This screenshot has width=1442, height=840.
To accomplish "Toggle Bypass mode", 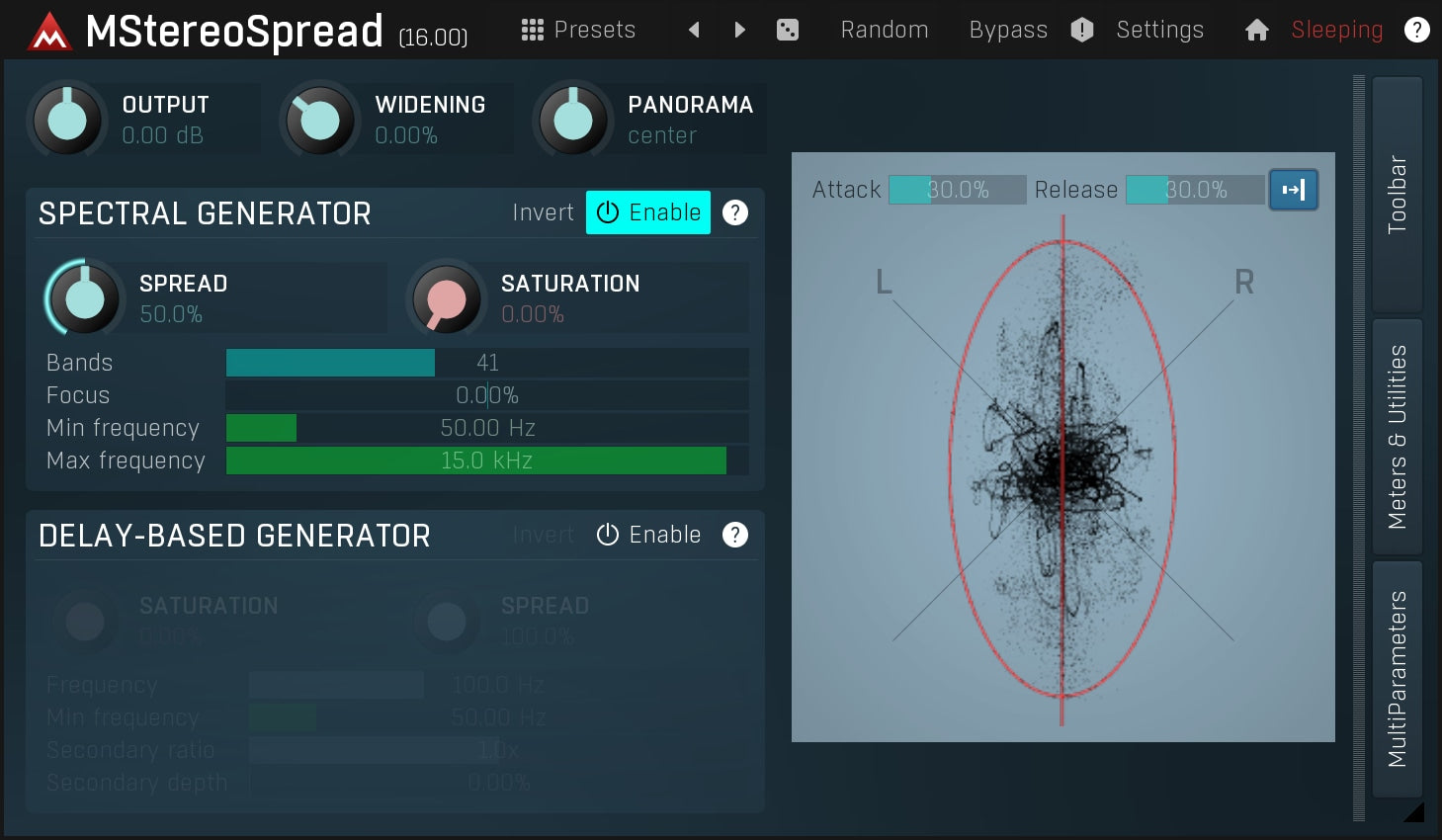I will (x=1007, y=30).
